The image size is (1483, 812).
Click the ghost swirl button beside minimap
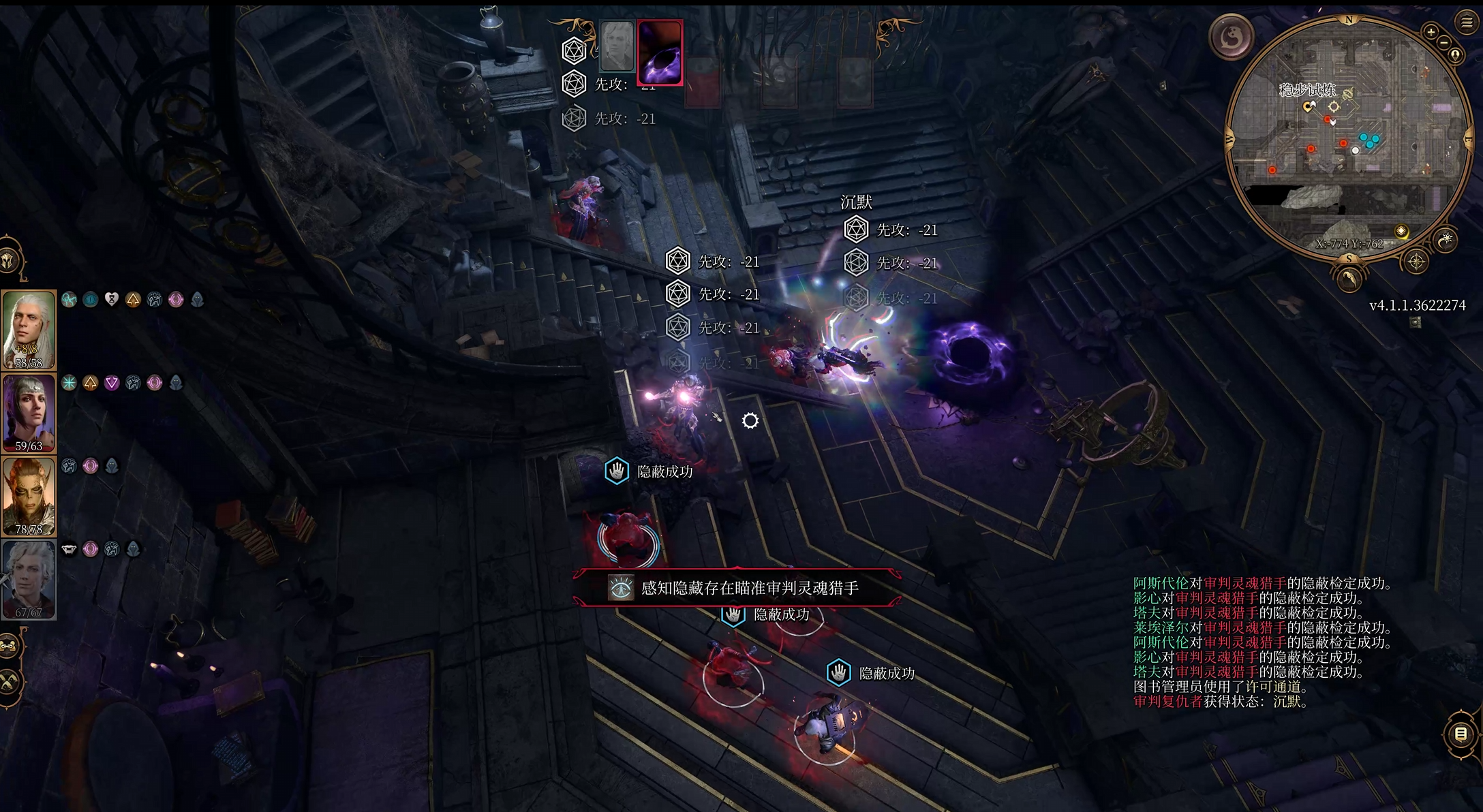click(x=1232, y=37)
